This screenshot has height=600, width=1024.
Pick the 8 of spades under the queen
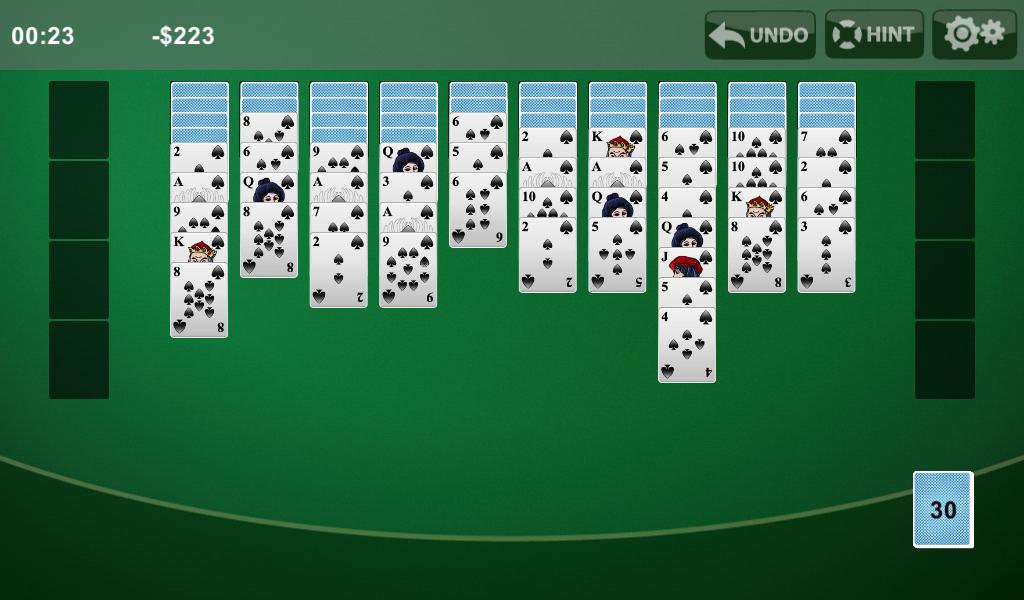(269, 240)
